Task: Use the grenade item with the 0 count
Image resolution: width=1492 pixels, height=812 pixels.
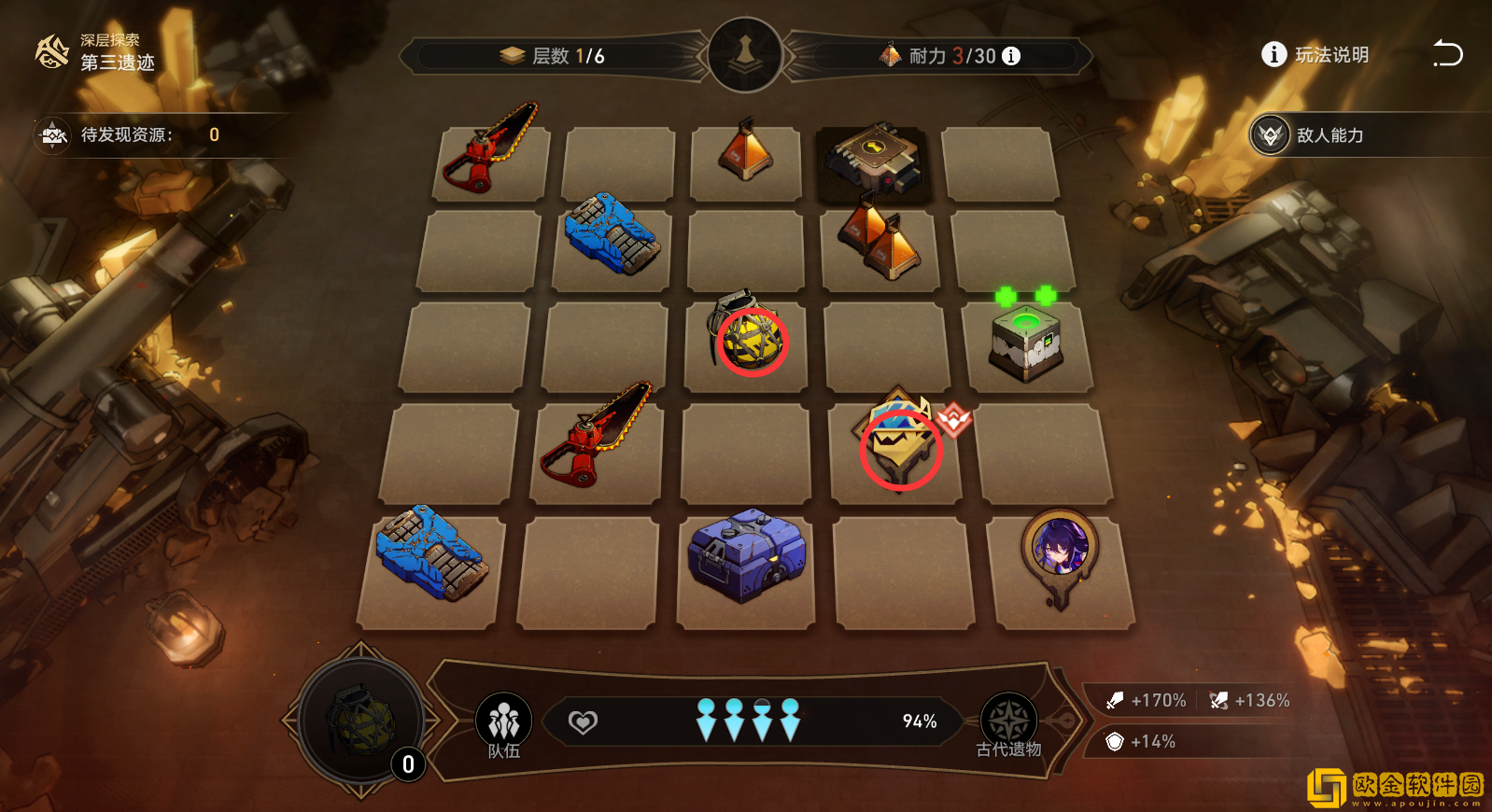Action: tap(360, 721)
